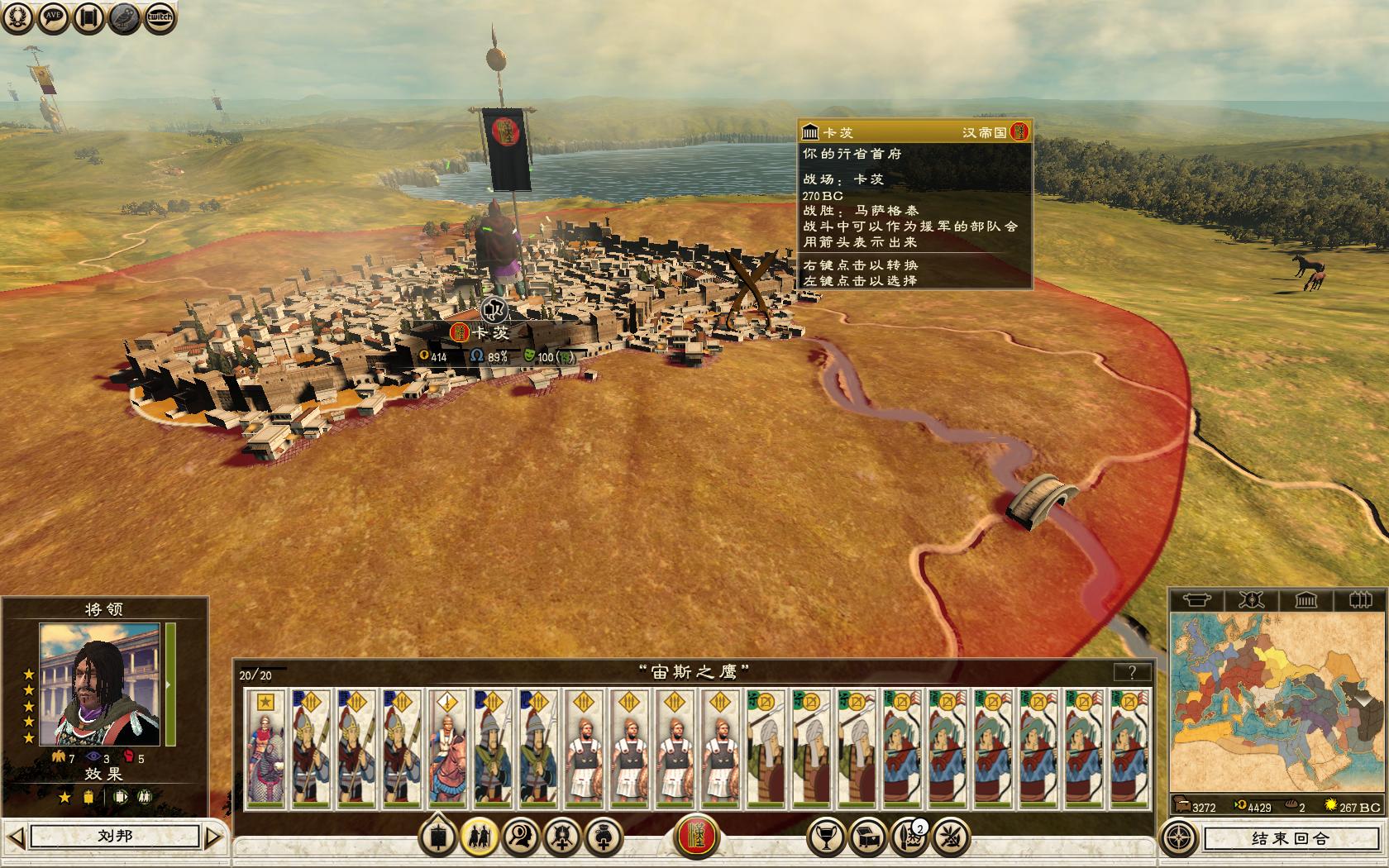Viewport: 1389px width, 868px height.
Task: Switch to the temple building map tab
Action: click(x=1305, y=599)
